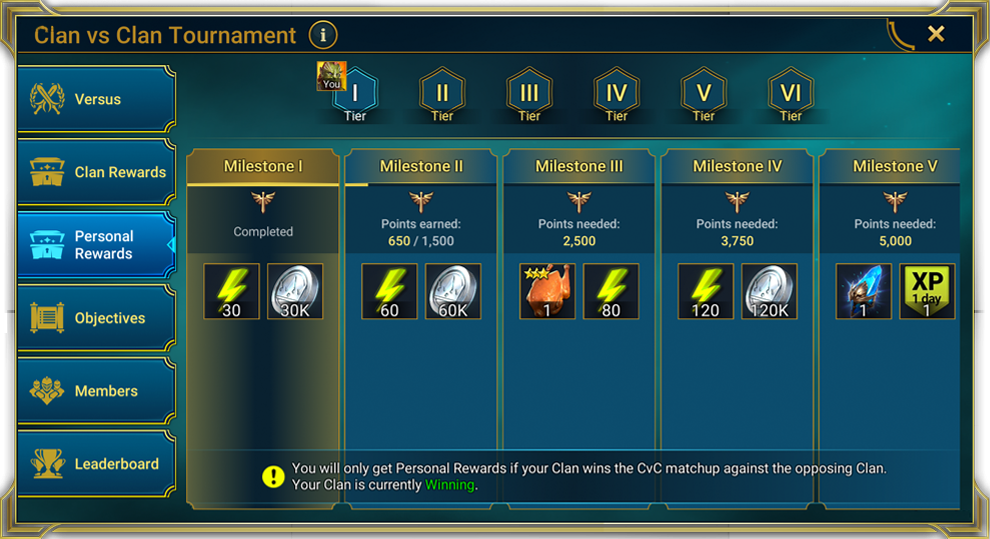The height and width of the screenshot is (539, 990).
Task: View the Leaderboard tab
Action: 96,464
